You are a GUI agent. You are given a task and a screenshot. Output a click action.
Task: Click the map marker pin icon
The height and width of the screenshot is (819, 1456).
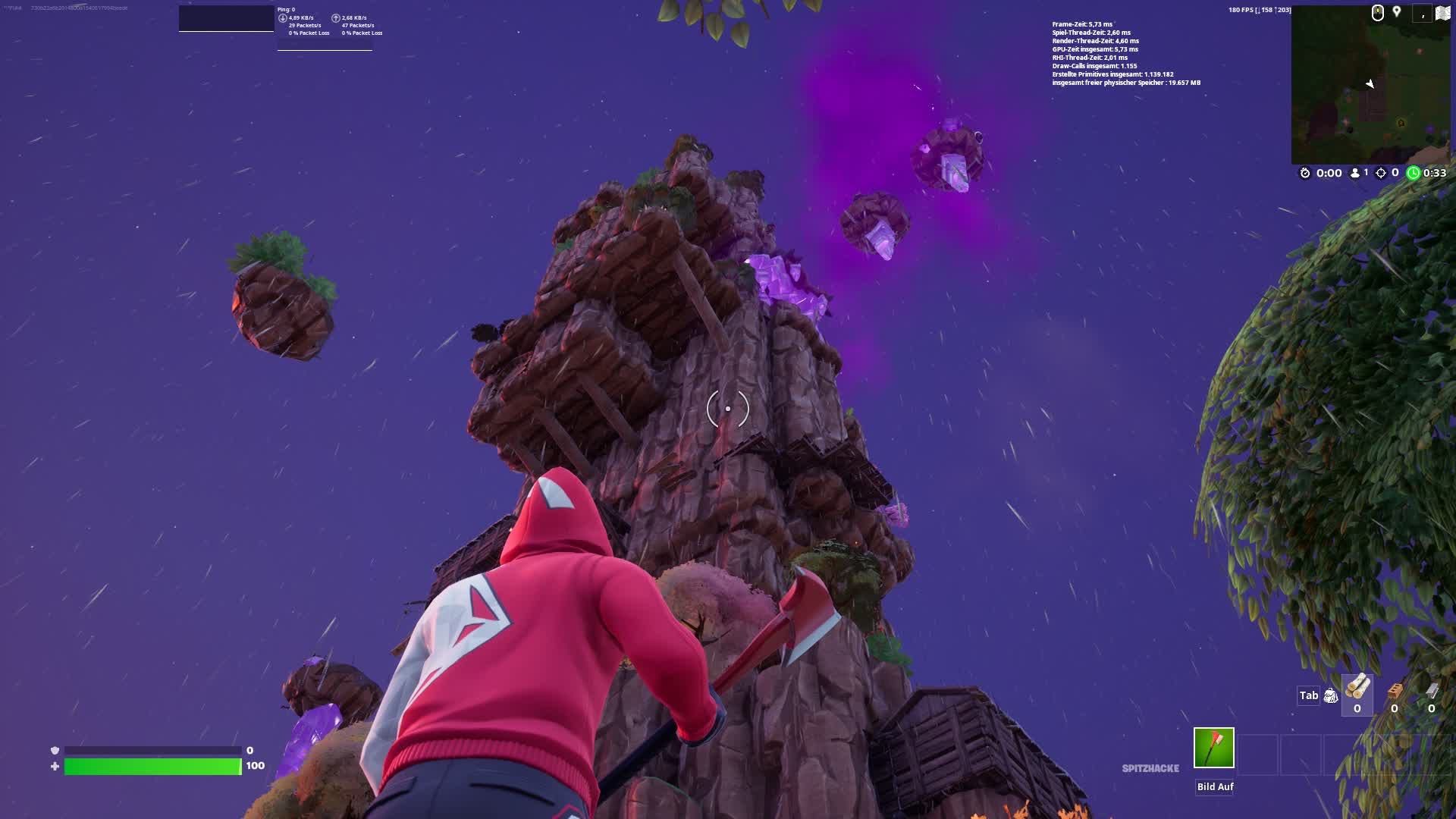click(1397, 12)
